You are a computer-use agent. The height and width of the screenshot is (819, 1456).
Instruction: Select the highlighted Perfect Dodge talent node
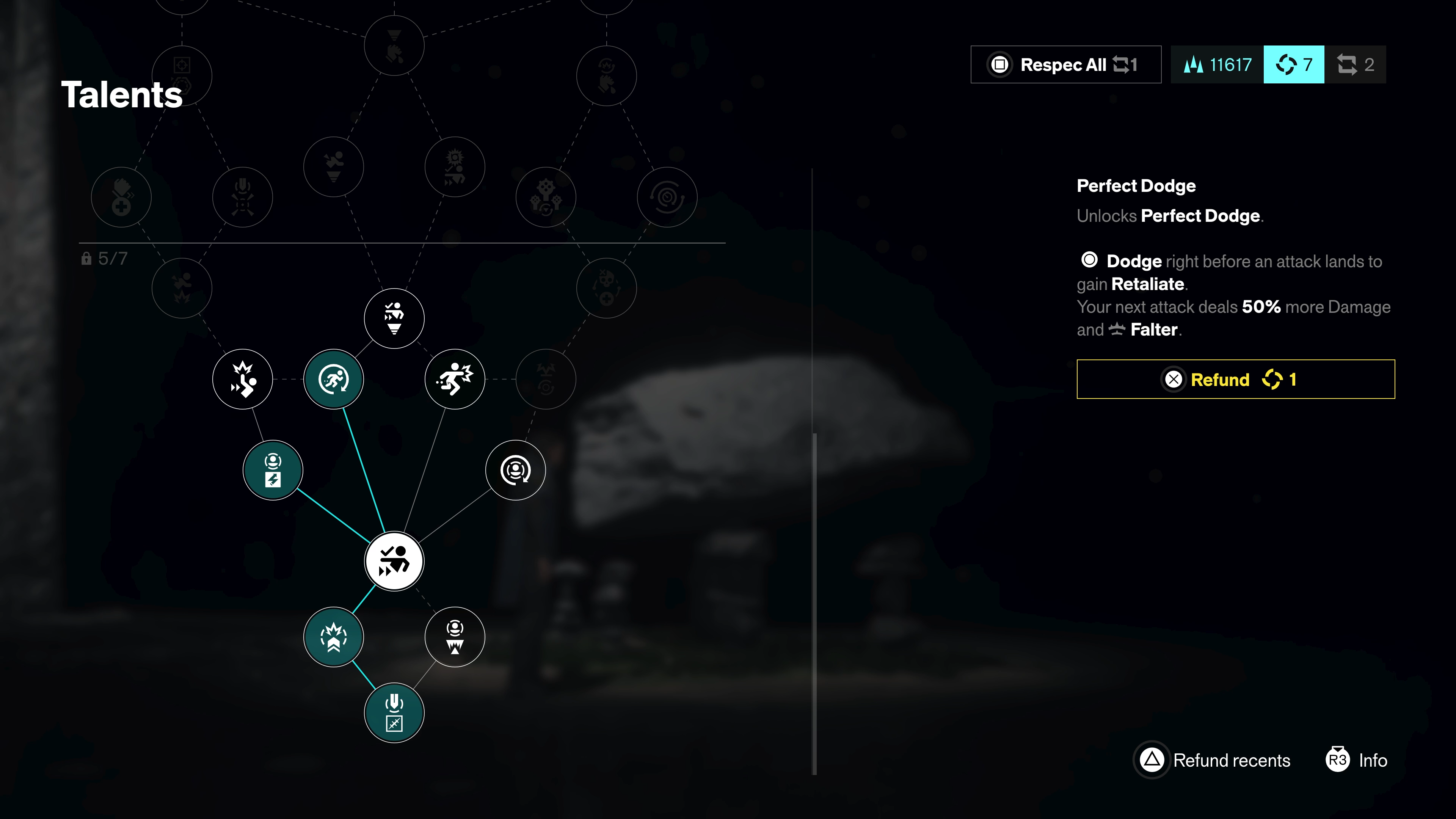(x=394, y=561)
